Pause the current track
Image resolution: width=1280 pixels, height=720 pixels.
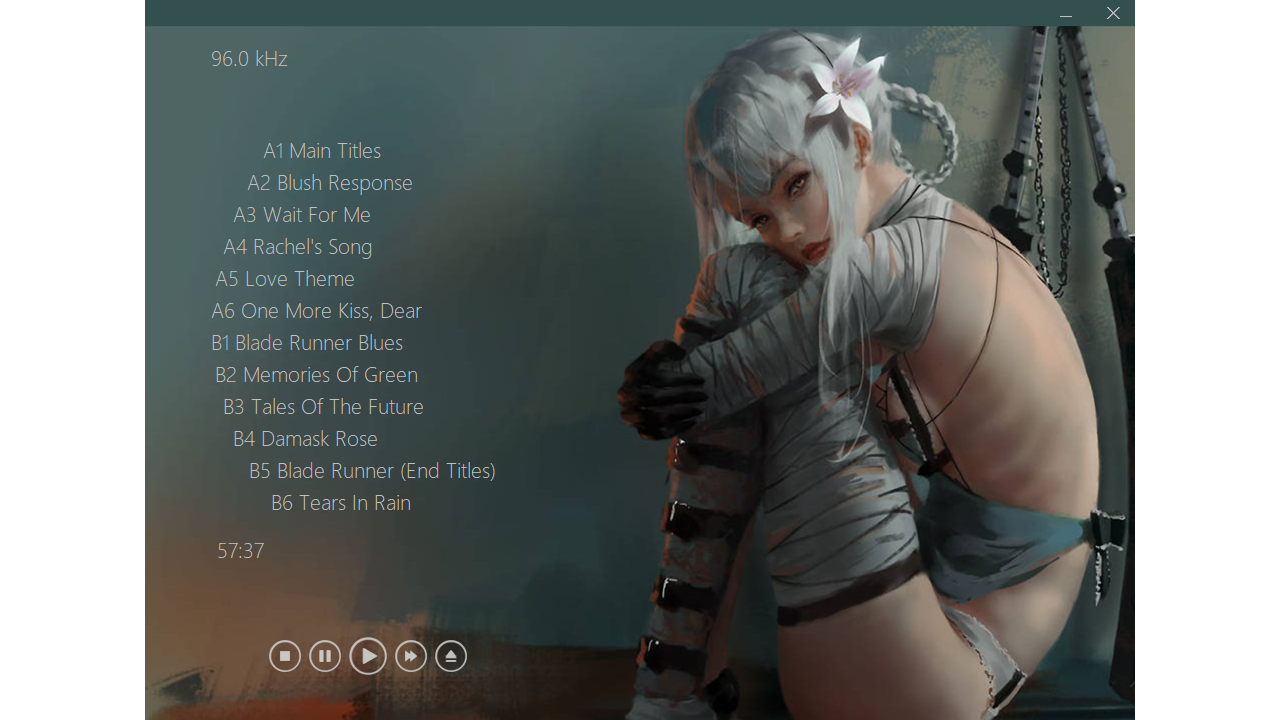[325, 656]
